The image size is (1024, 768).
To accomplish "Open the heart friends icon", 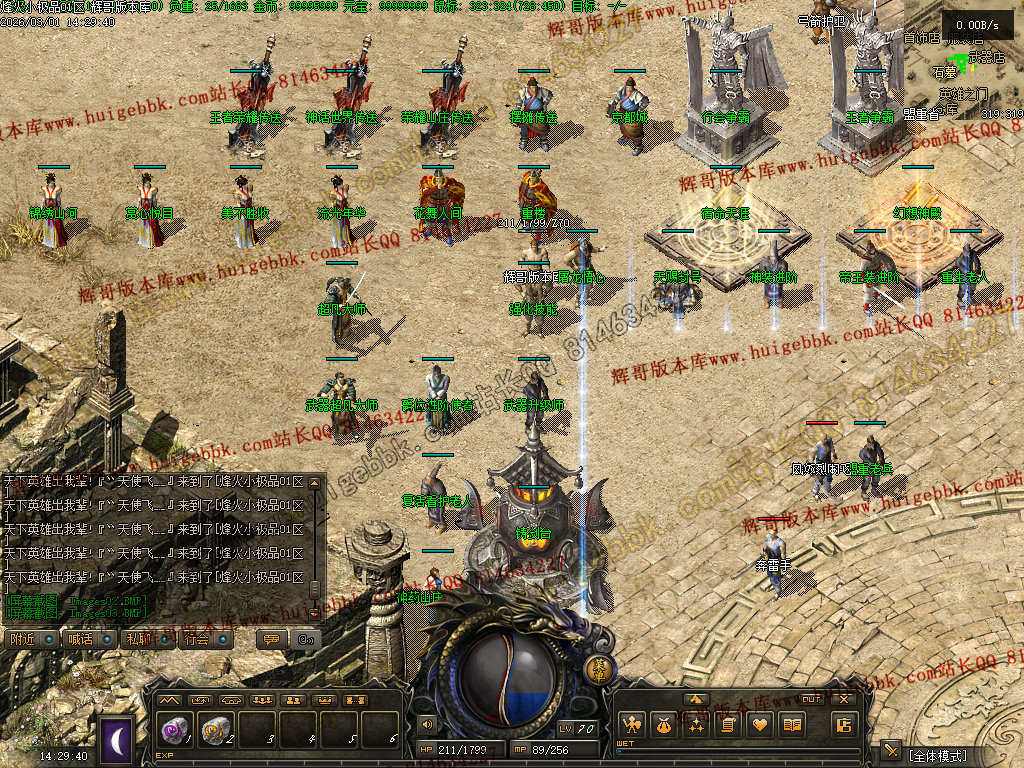I will pos(759,724).
